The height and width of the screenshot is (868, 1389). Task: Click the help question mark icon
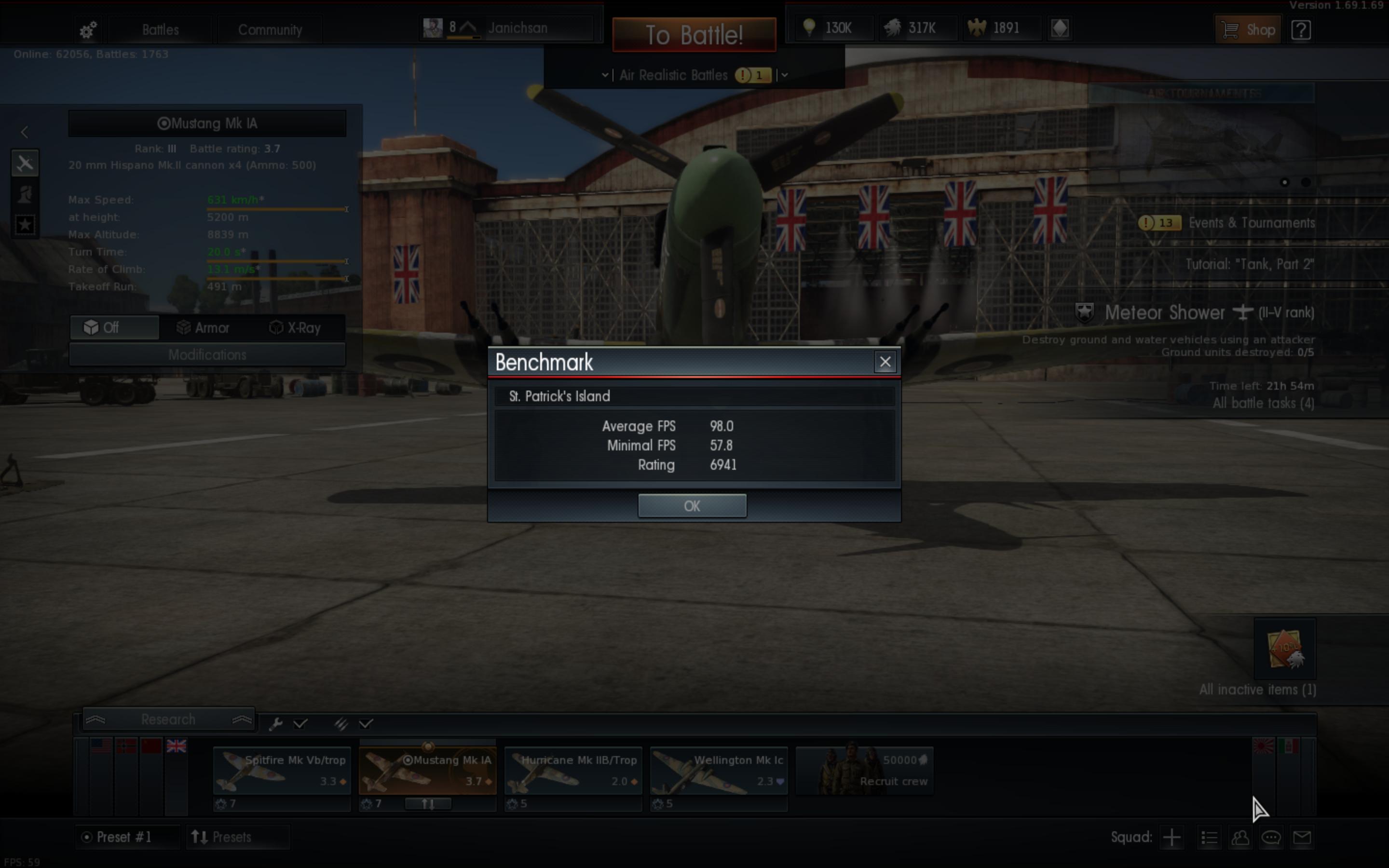point(1301,30)
